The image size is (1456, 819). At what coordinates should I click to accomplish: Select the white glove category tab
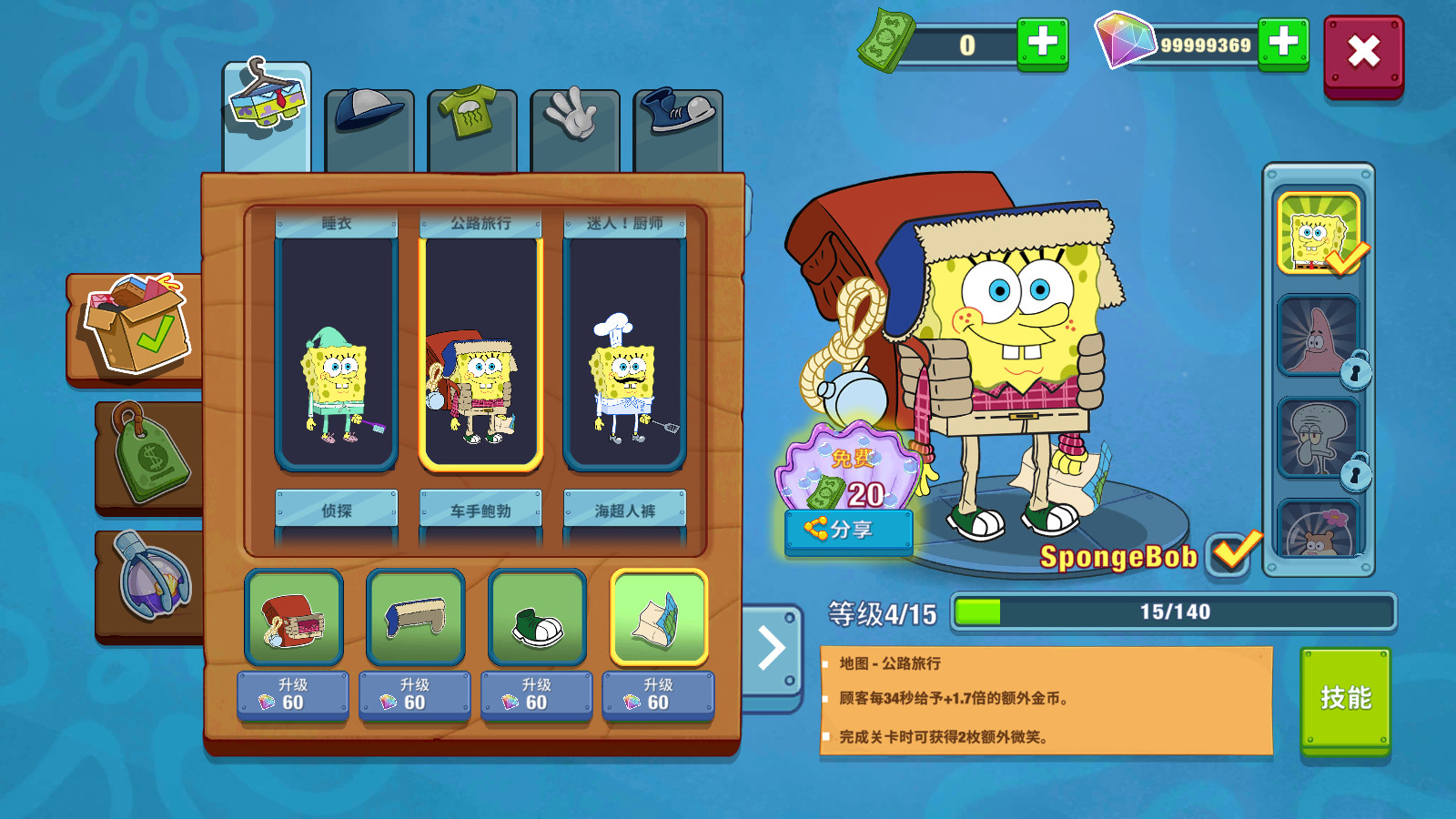pos(574,127)
